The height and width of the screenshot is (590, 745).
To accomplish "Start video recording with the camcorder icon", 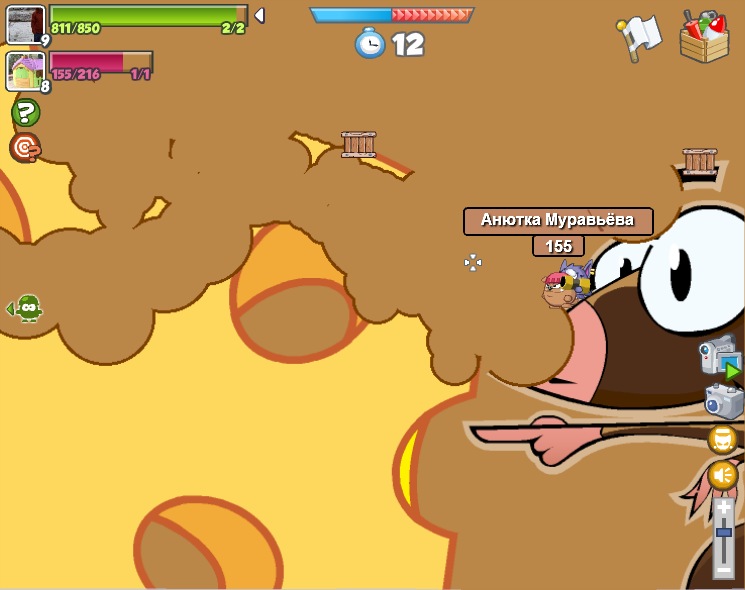I will click(x=720, y=357).
